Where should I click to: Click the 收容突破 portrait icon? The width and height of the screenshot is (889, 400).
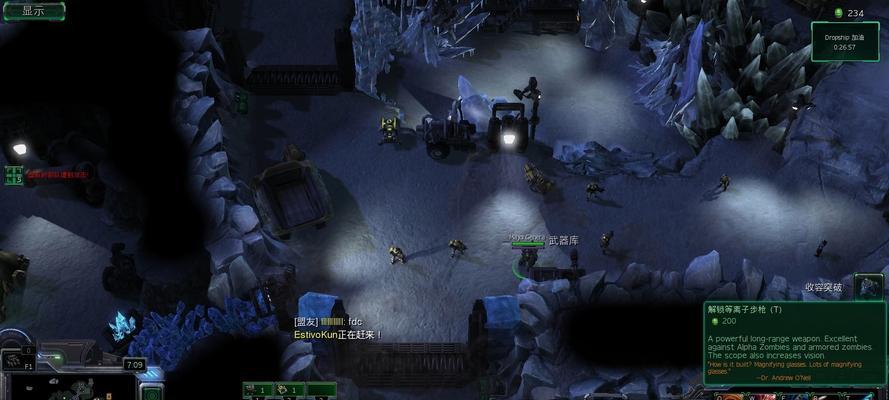click(x=868, y=287)
